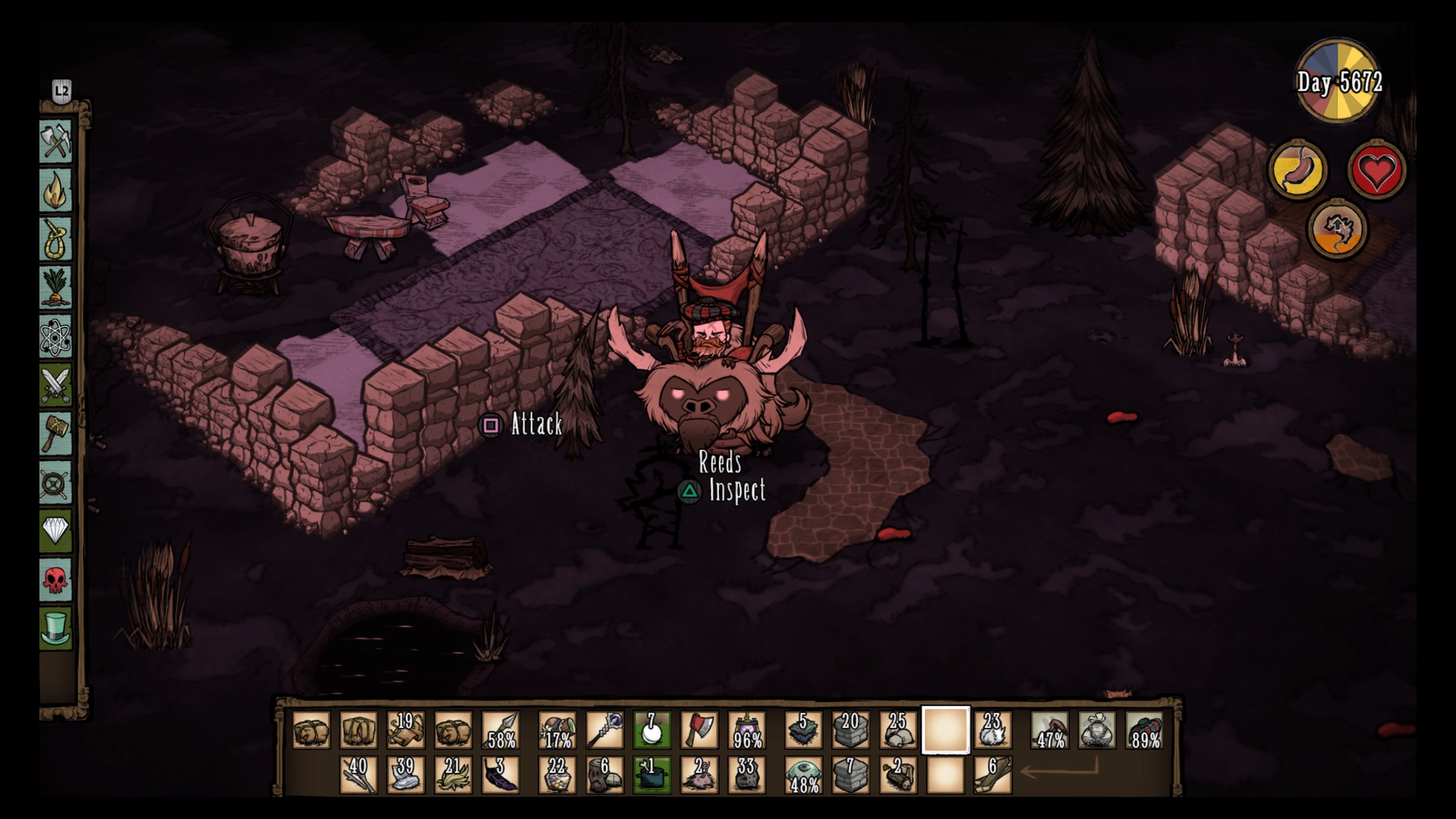This screenshot has height=819, width=1456.
Task: Pick the red axe in the inventory
Action: coord(699,730)
